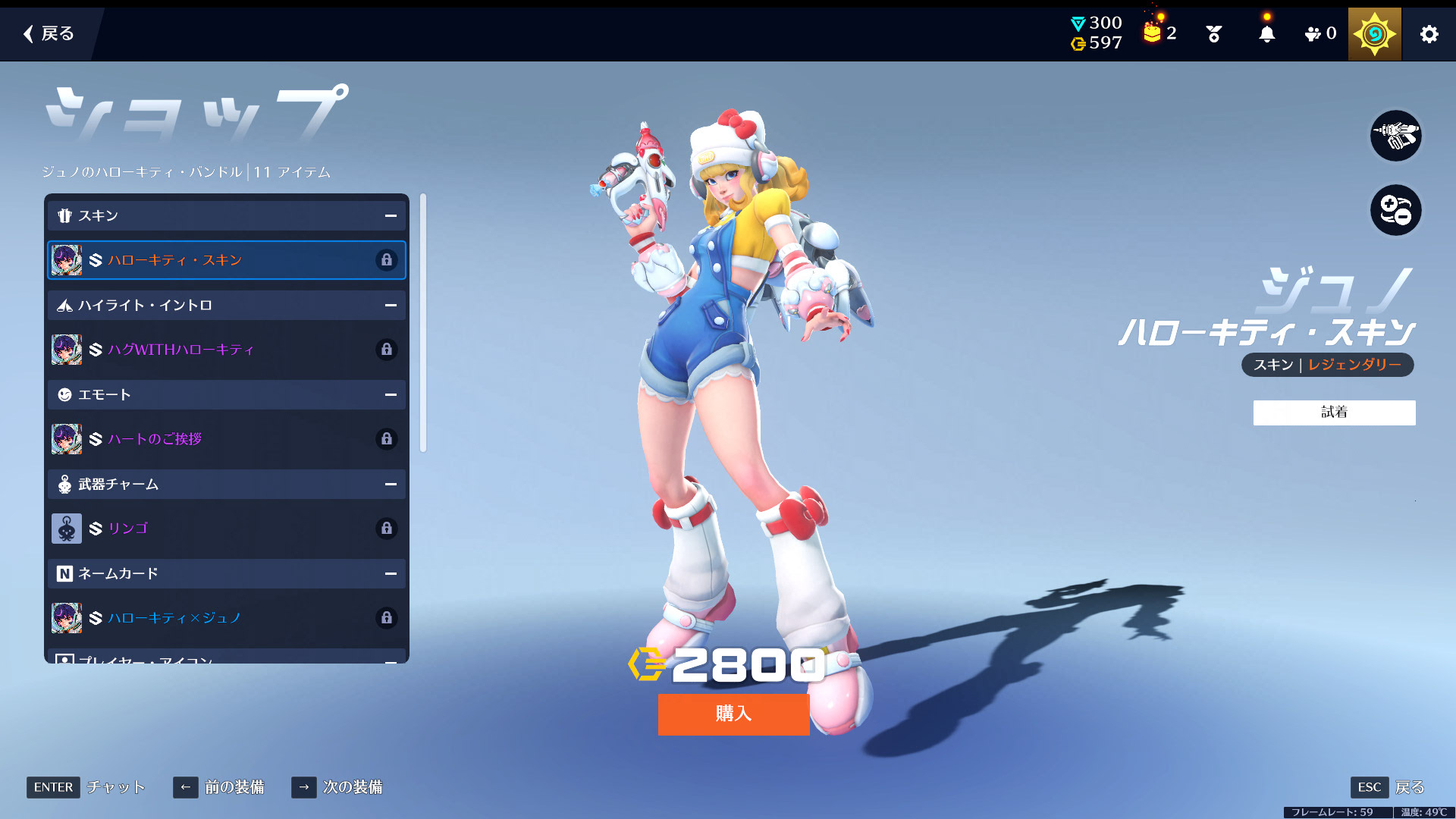Open the medal achievements icon

(1213, 34)
